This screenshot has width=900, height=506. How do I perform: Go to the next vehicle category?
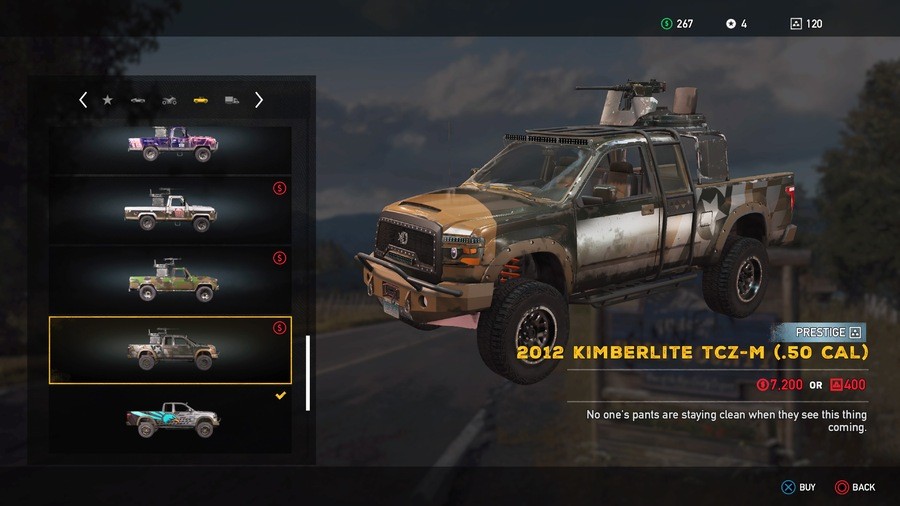pyautogui.click(x=259, y=100)
